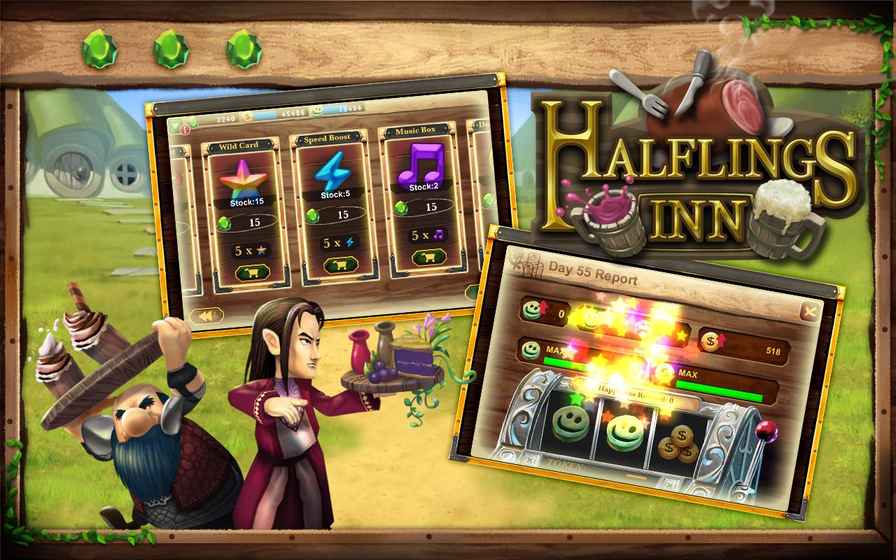
Task: Choose the Speed Boost lightning bolt item
Action: 332,172
